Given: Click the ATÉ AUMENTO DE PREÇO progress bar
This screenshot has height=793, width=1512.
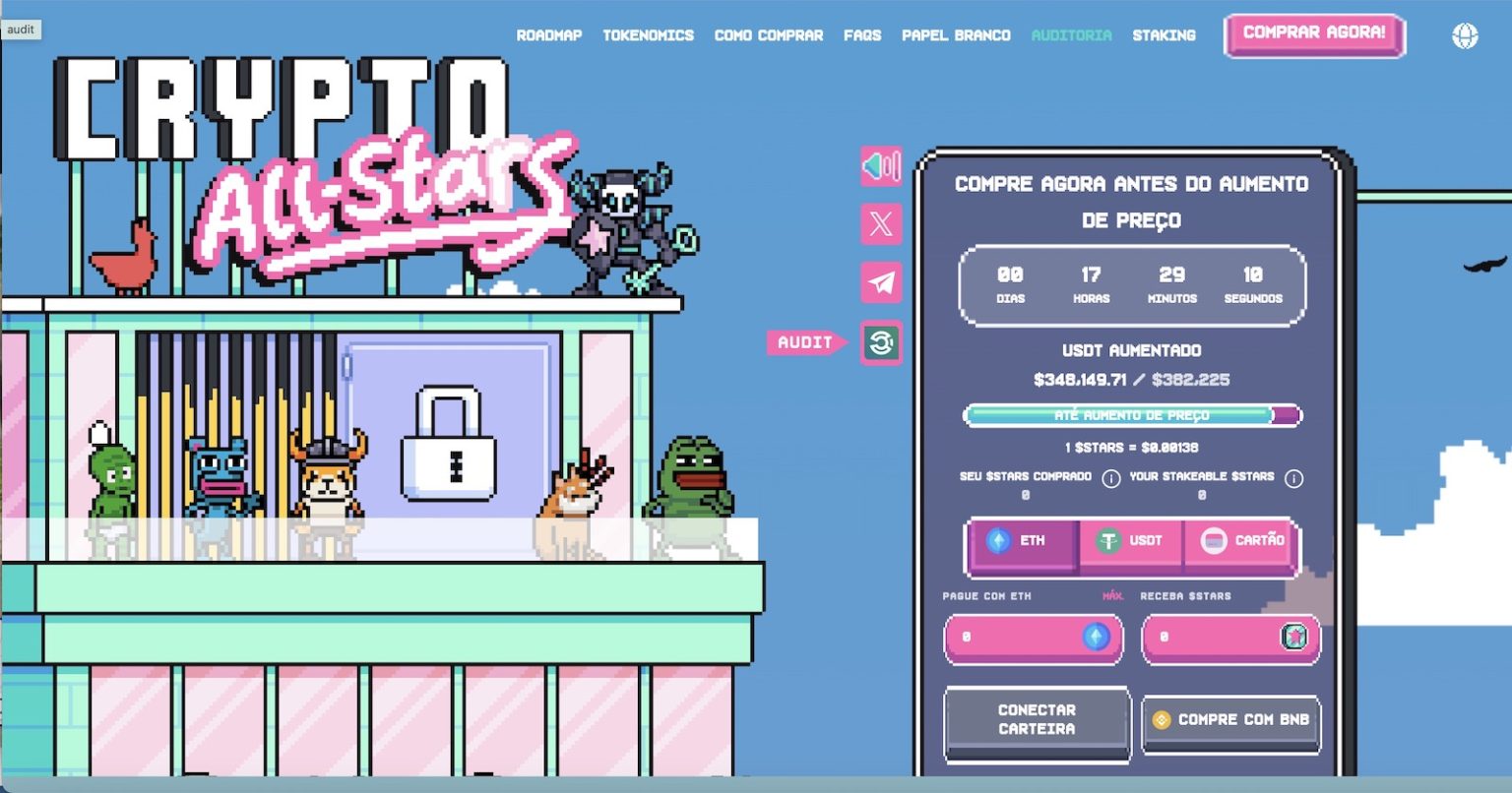Looking at the screenshot, I should click(x=1132, y=415).
